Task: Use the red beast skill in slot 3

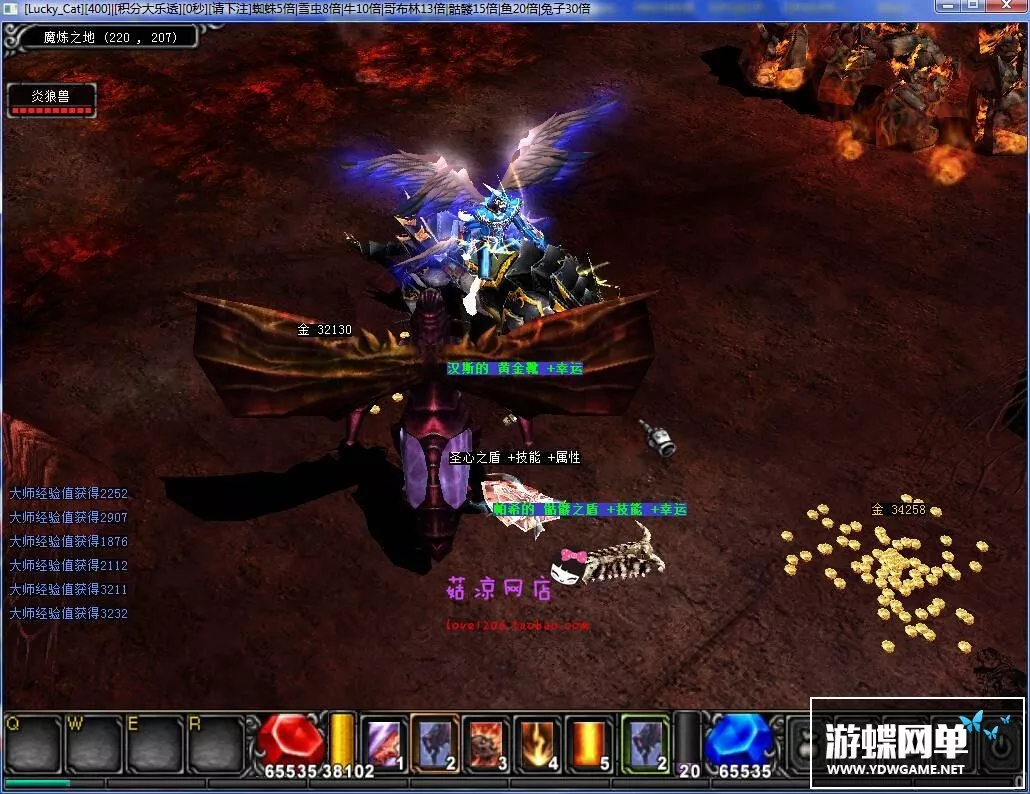Action: tap(486, 744)
